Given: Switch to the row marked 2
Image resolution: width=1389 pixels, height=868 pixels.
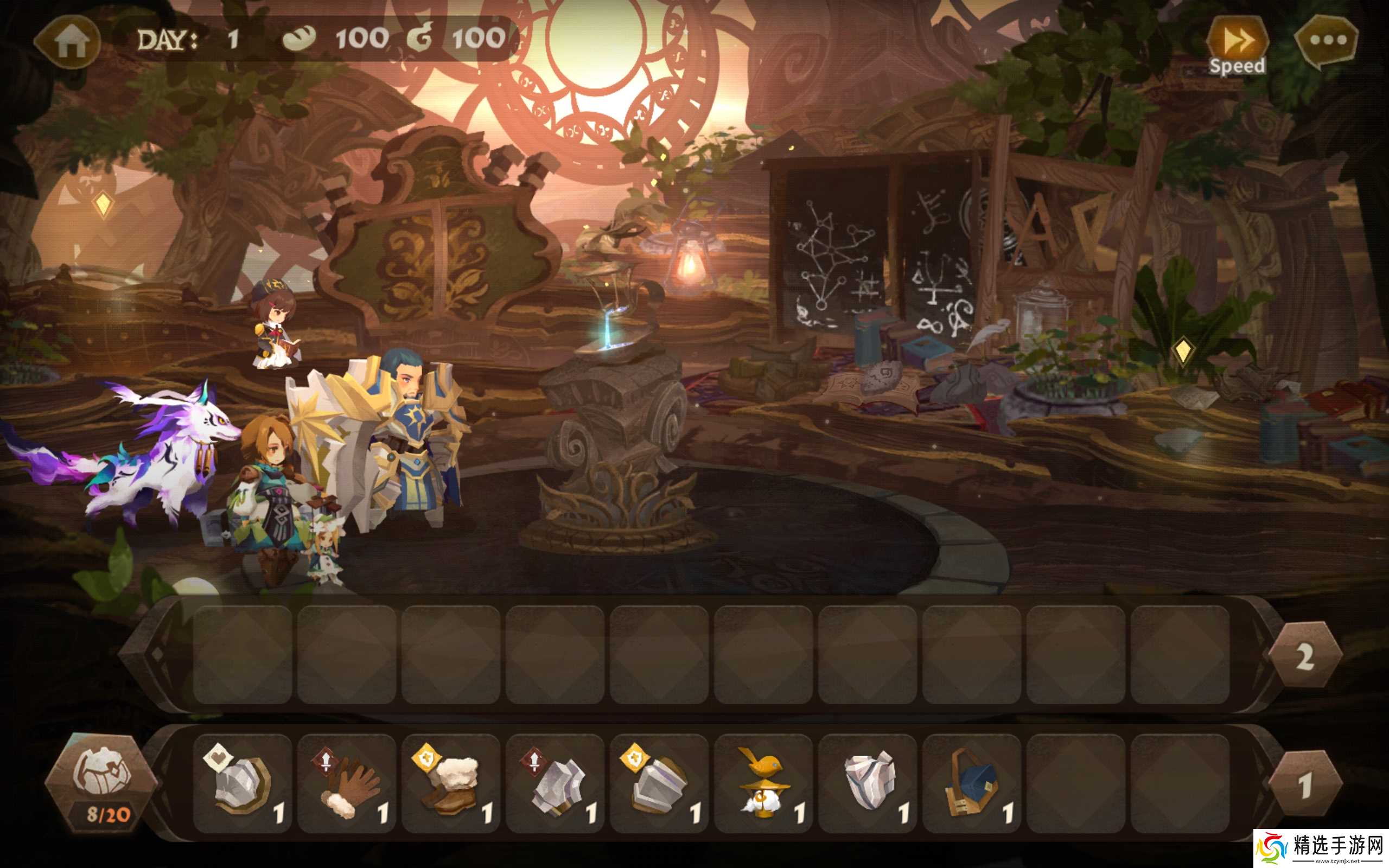Looking at the screenshot, I should [1304, 655].
